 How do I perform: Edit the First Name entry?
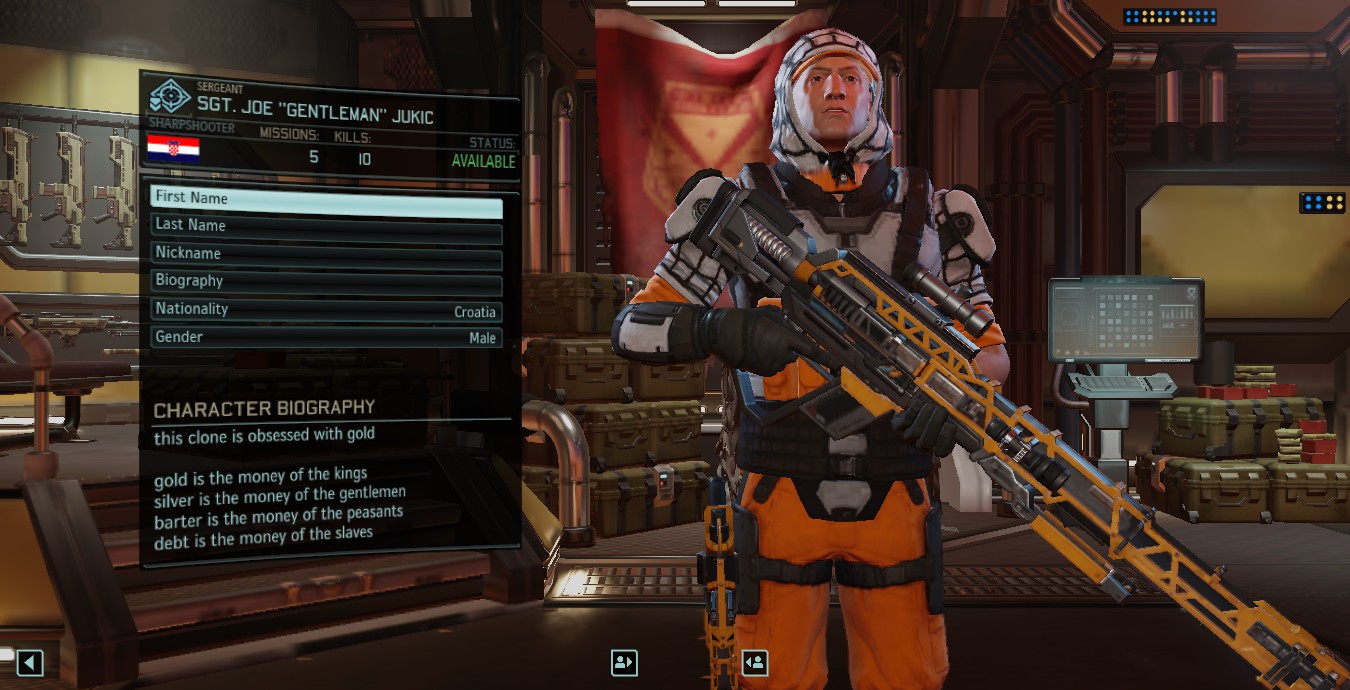tap(326, 198)
